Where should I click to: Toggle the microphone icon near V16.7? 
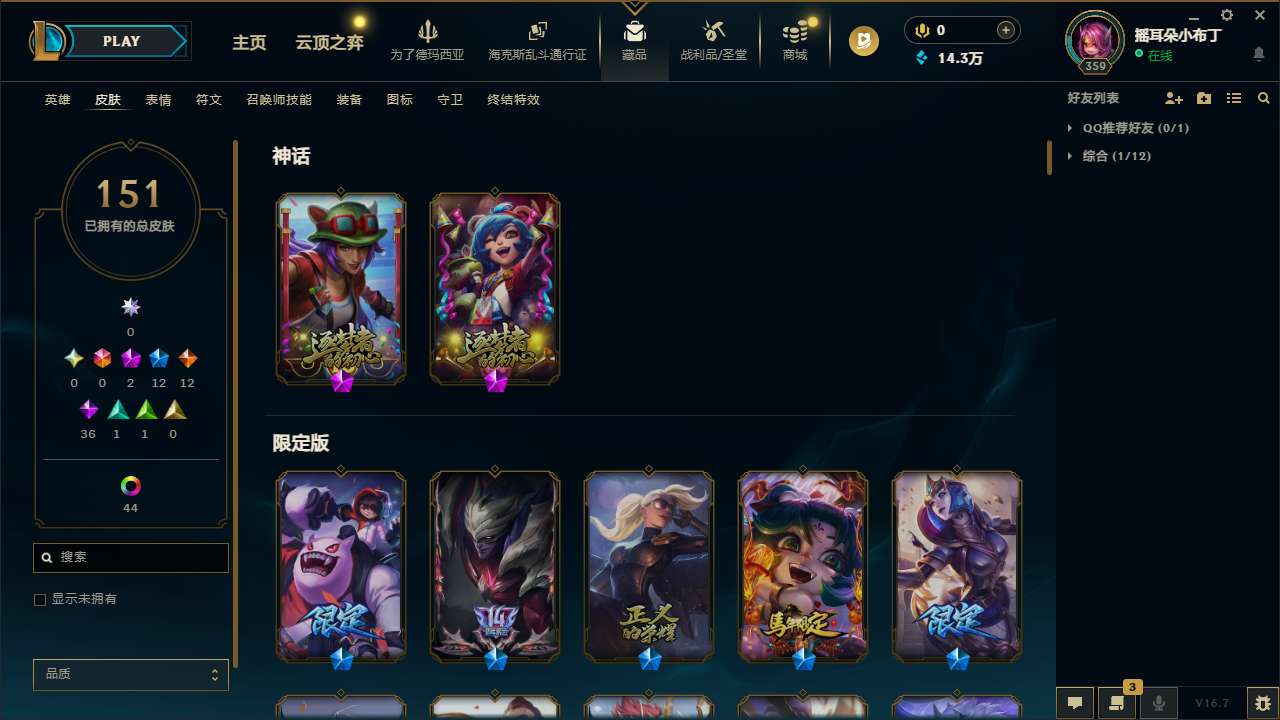[1158, 702]
